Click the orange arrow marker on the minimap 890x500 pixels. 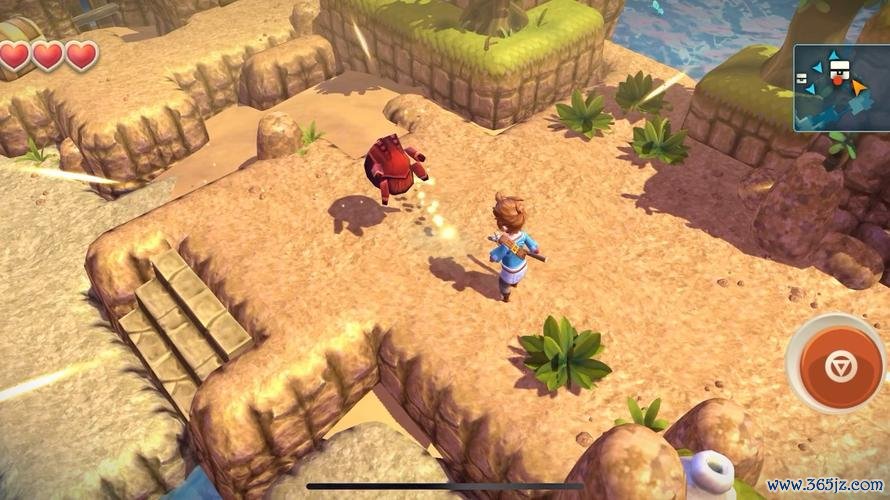click(859, 87)
